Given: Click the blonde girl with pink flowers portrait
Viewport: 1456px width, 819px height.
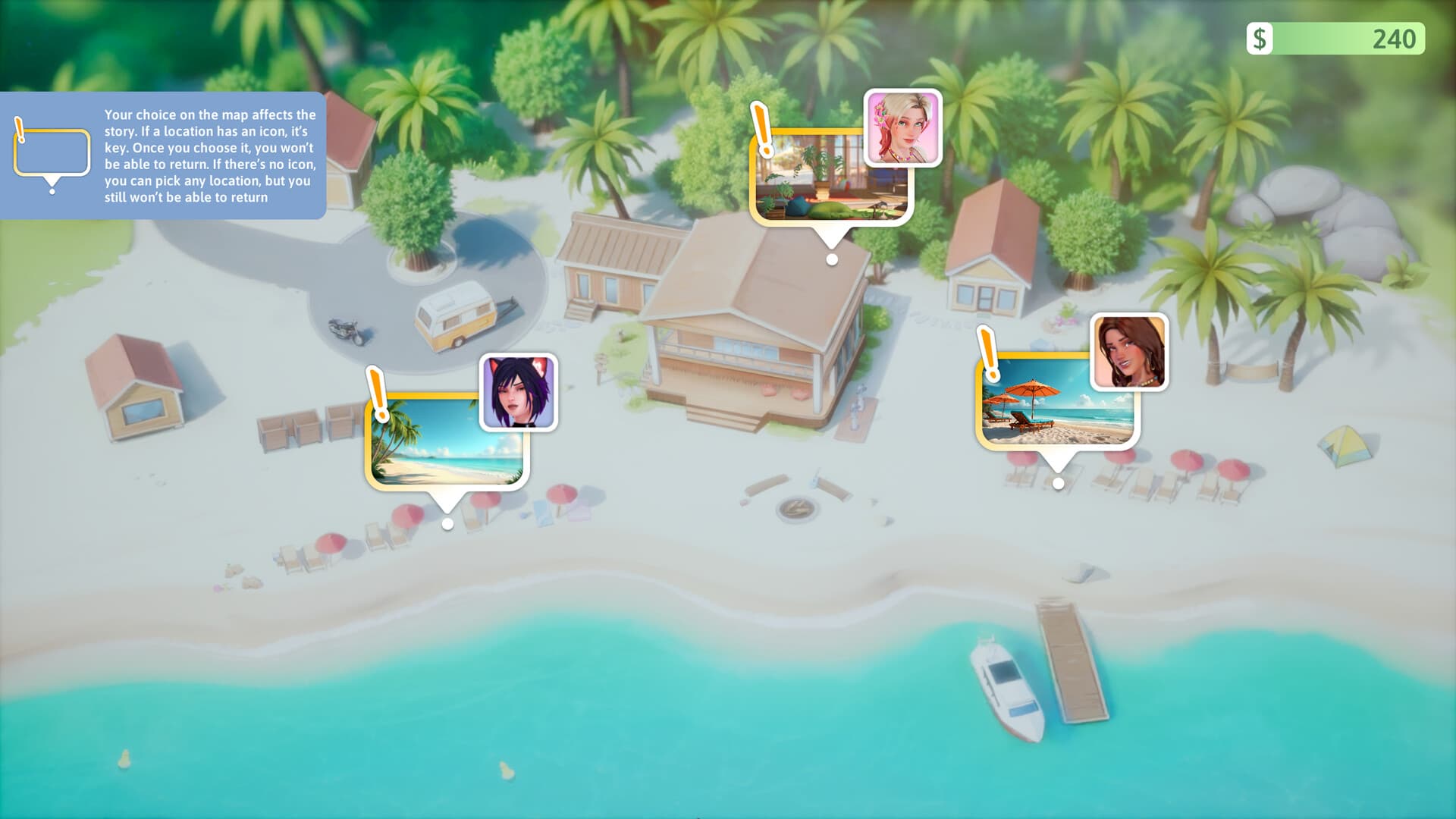Looking at the screenshot, I should (902, 127).
